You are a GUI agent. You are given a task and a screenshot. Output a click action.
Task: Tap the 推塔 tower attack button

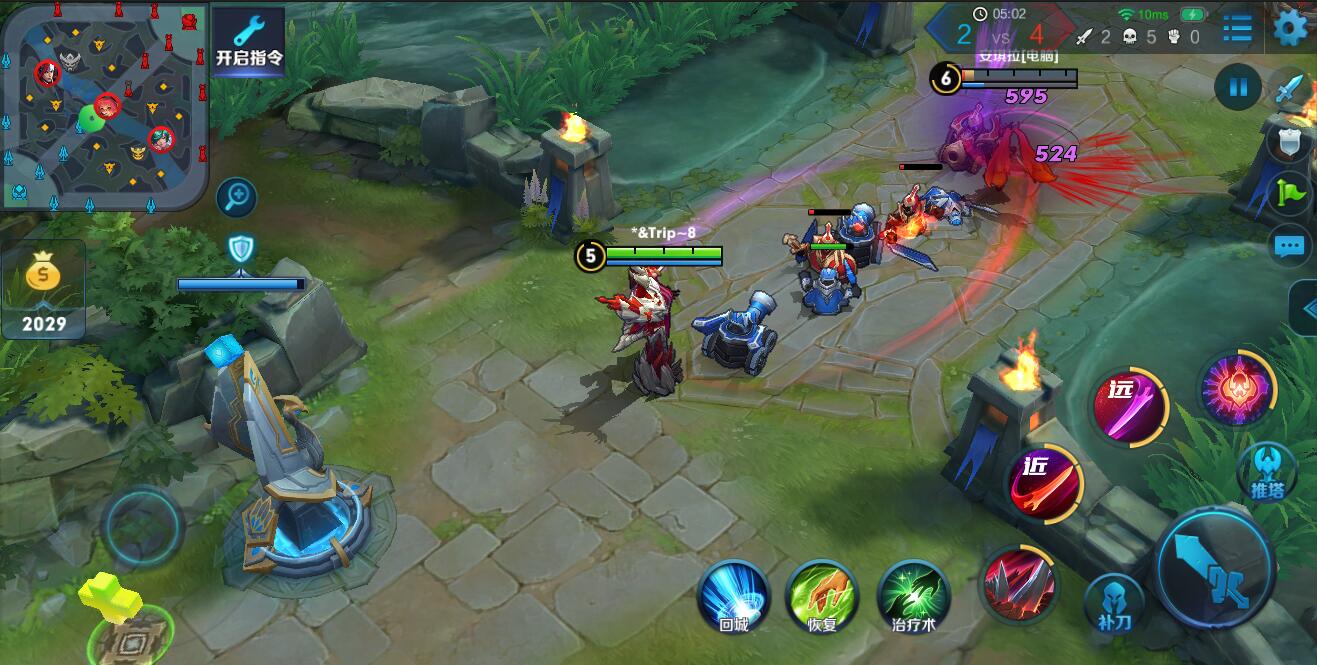click(1267, 472)
